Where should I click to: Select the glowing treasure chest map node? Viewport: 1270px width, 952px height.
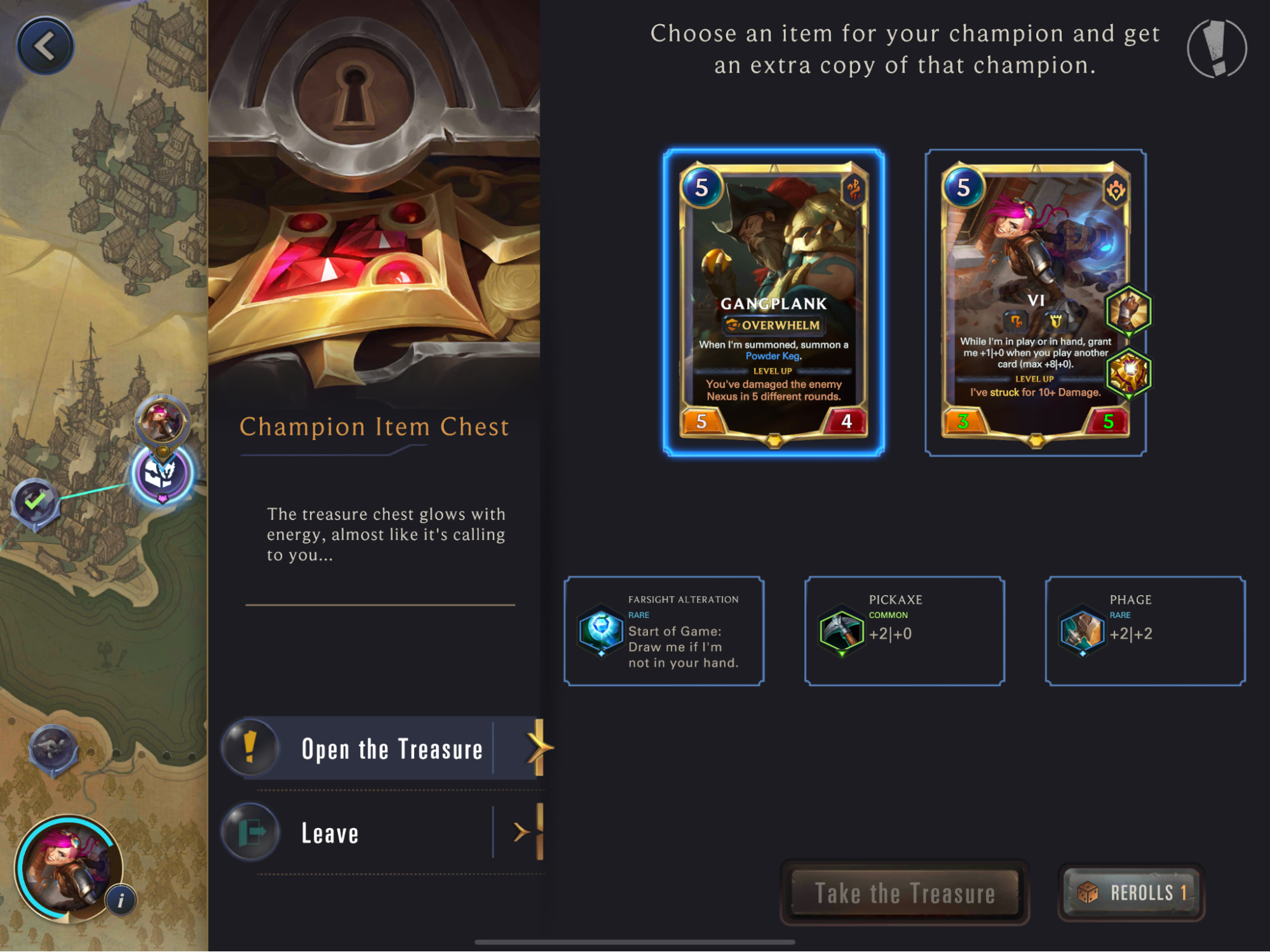coord(161,474)
